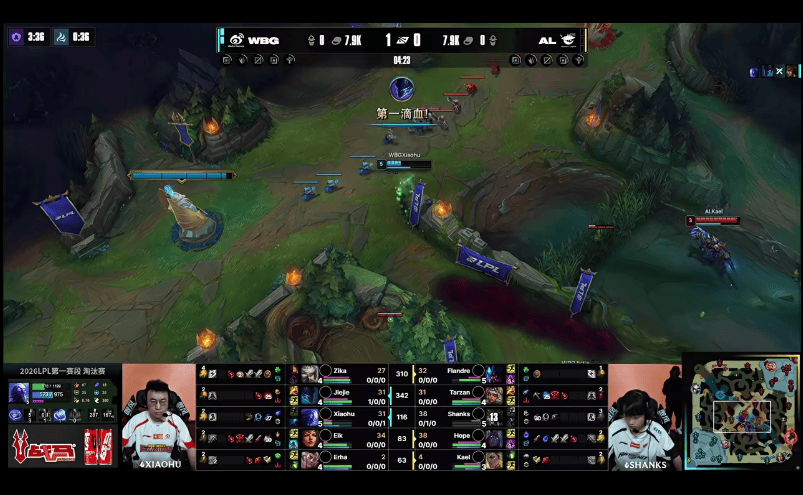Image resolution: width=803 pixels, height=495 pixels.
Task: Open the Xiaohu player webcam
Action: (158, 415)
